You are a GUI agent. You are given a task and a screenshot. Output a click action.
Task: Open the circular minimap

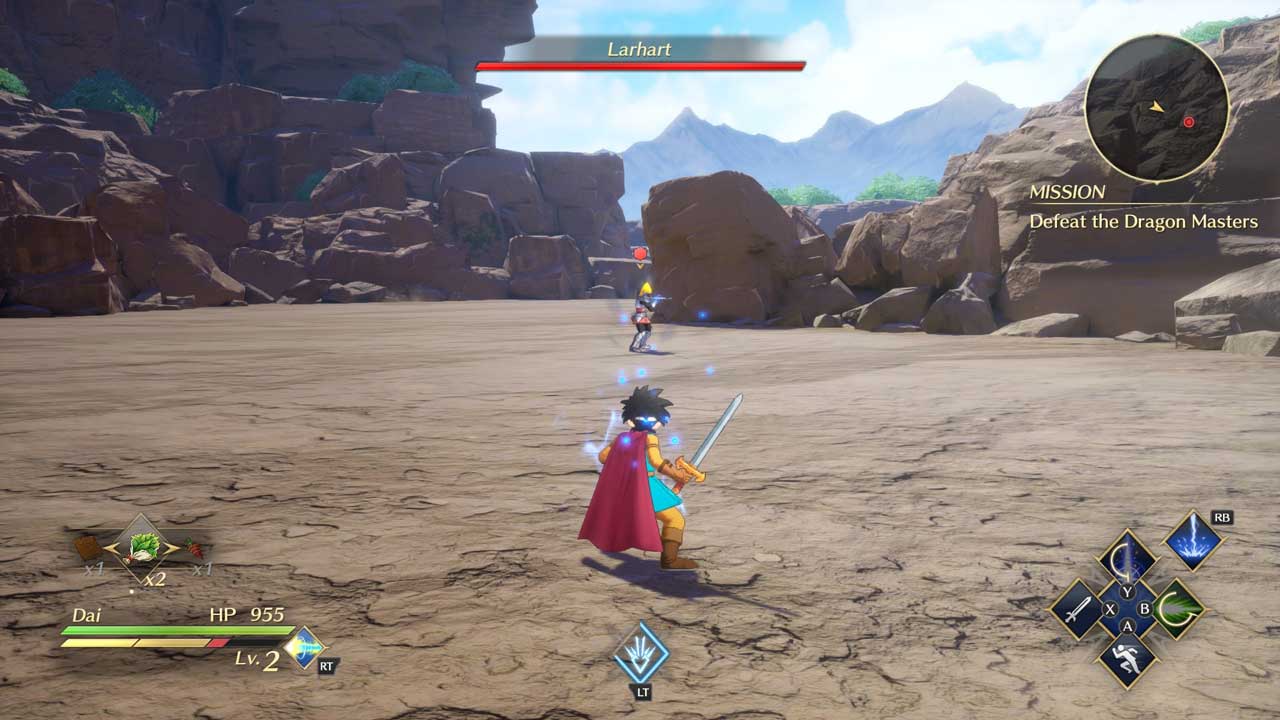tap(1157, 108)
